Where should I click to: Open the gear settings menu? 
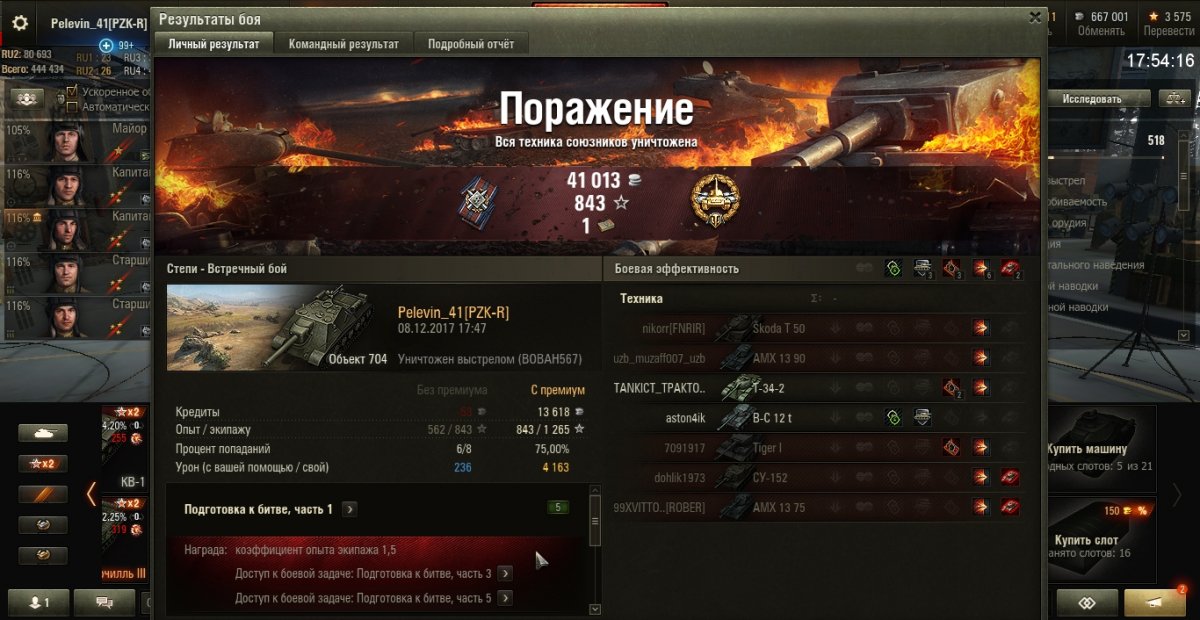coord(20,22)
